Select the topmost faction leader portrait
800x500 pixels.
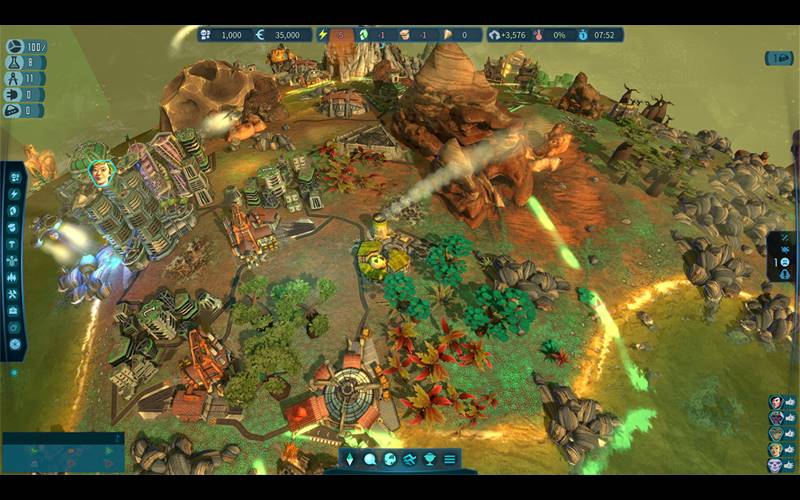775,402
